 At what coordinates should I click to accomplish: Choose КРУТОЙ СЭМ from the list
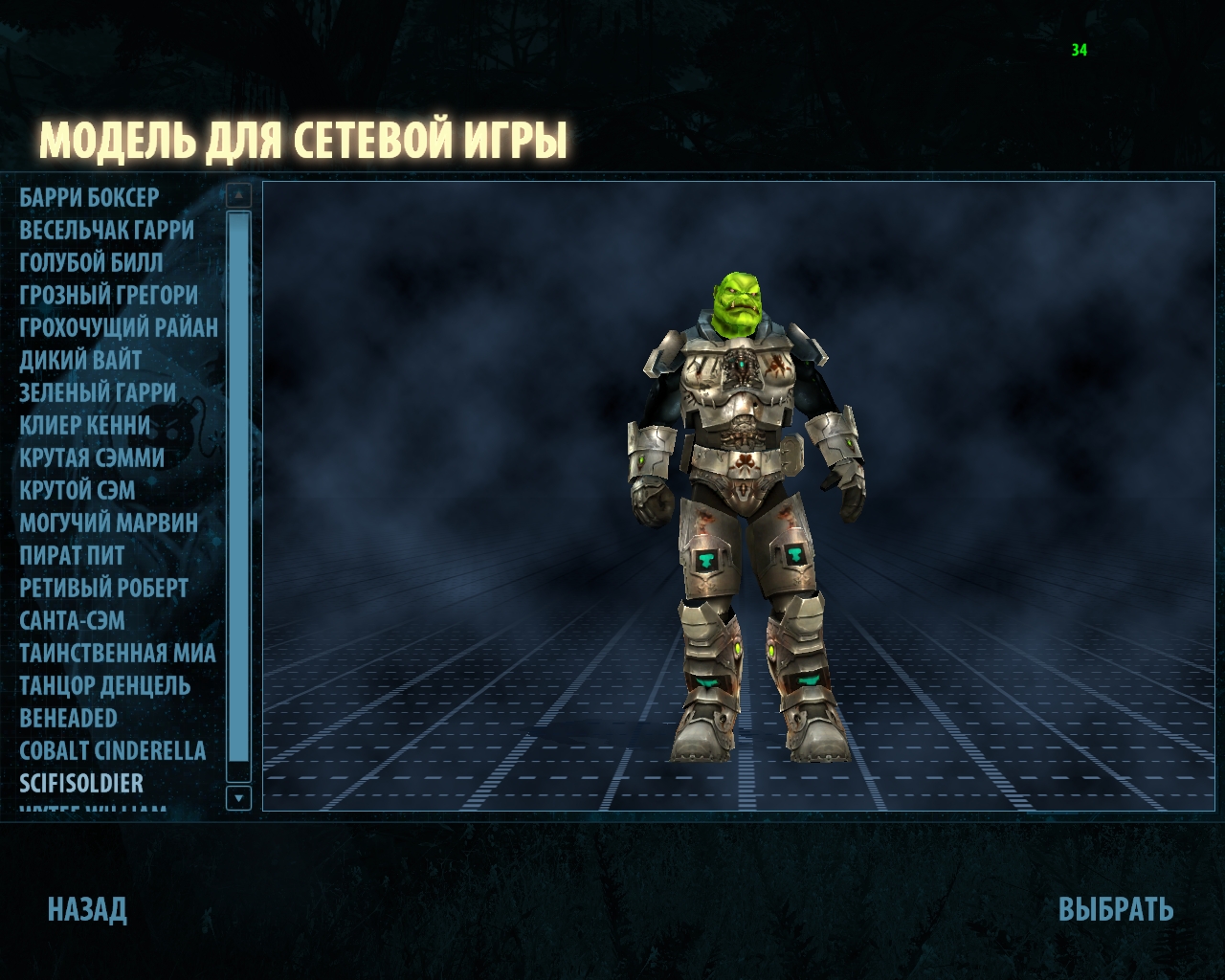(x=78, y=491)
